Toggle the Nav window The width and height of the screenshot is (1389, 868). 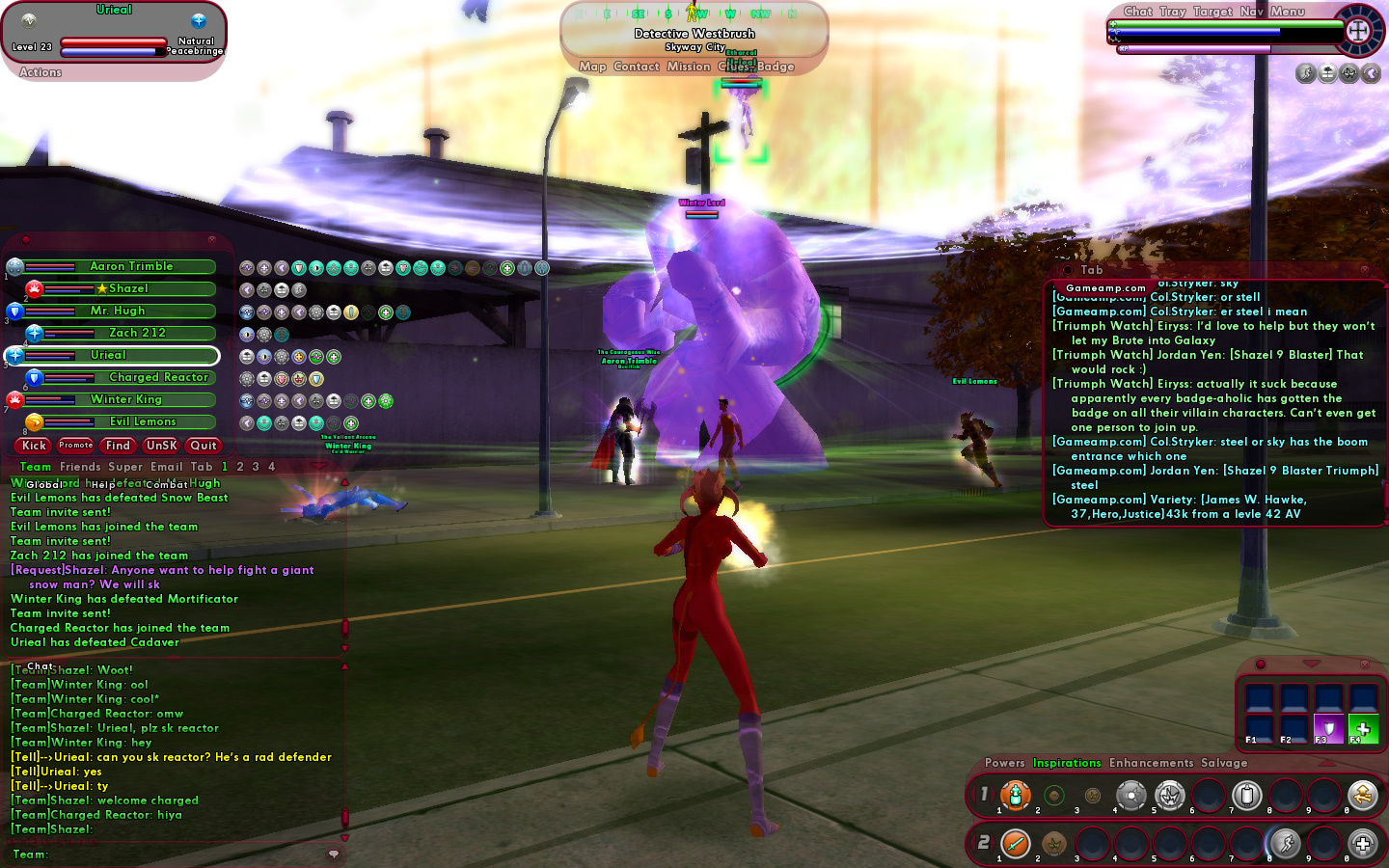click(x=1251, y=12)
